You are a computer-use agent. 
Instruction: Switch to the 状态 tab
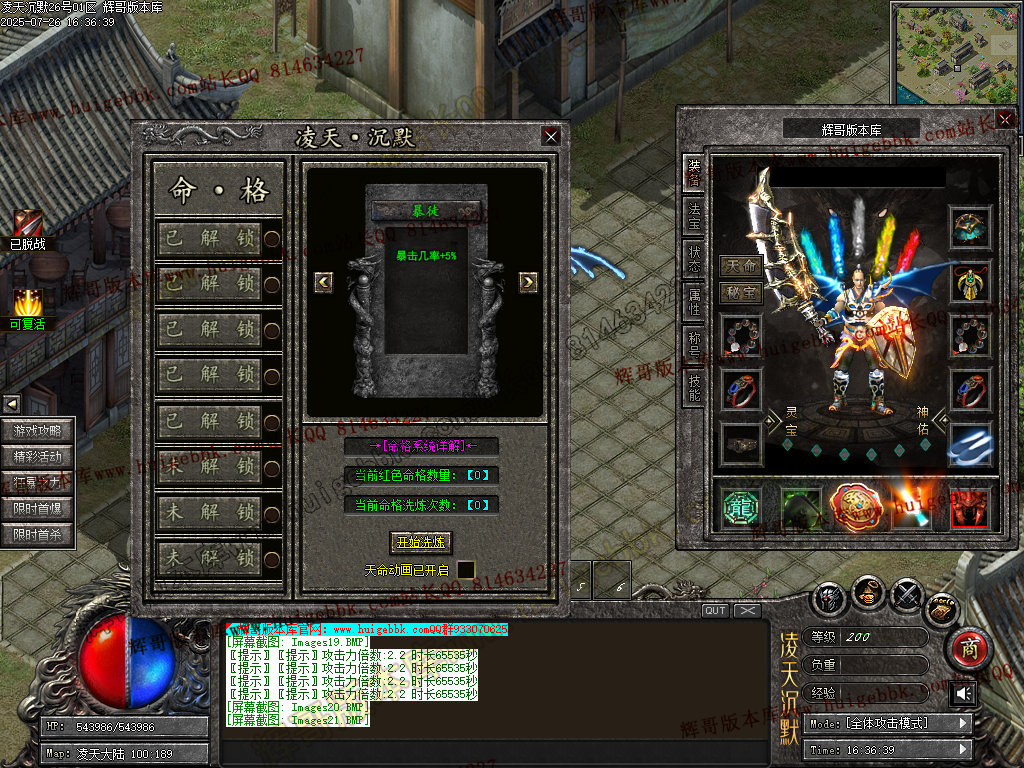click(694, 261)
